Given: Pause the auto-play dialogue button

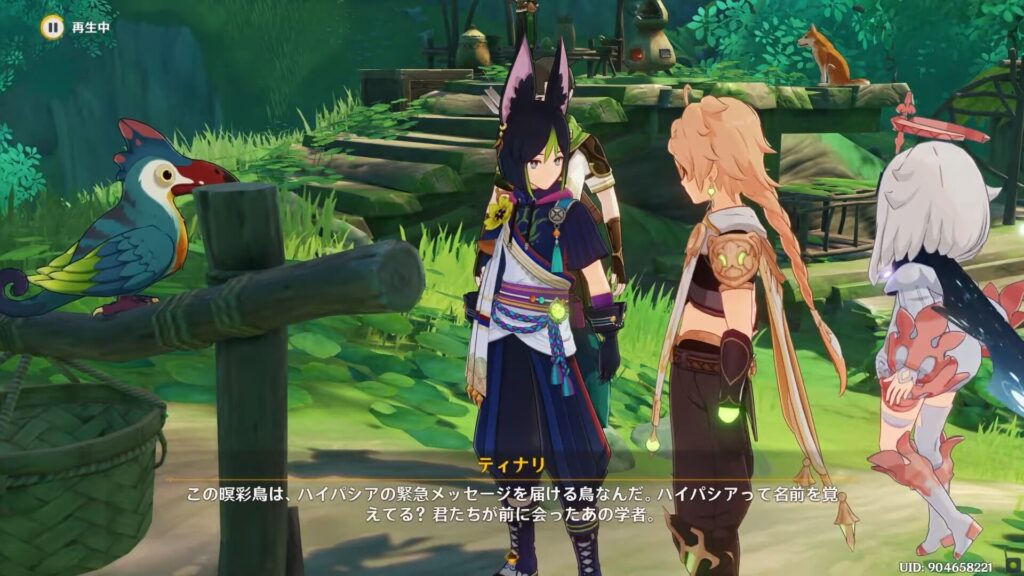Looking at the screenshot, I should point(51,27).
